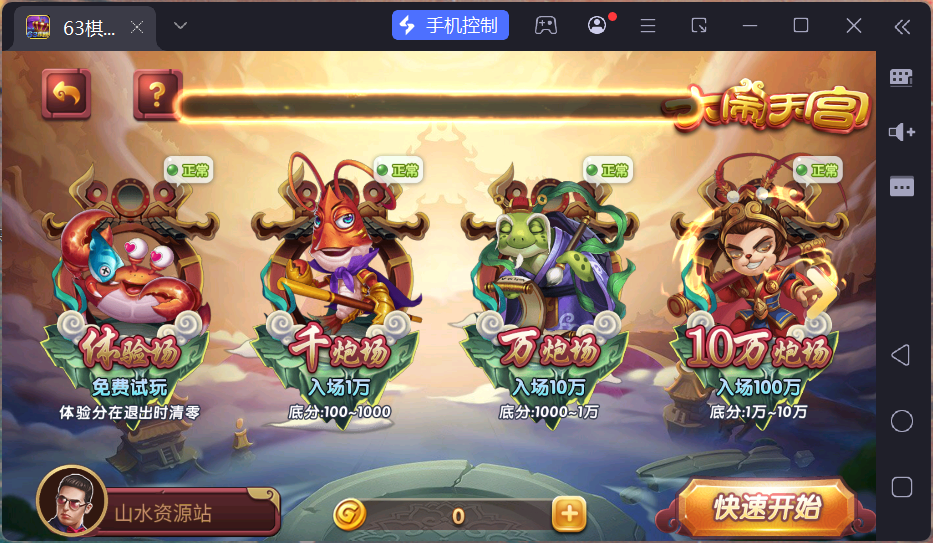Click the 手机控制 emulator button
The width and height of the screenshot is (933, 543).
coord(450,25)
